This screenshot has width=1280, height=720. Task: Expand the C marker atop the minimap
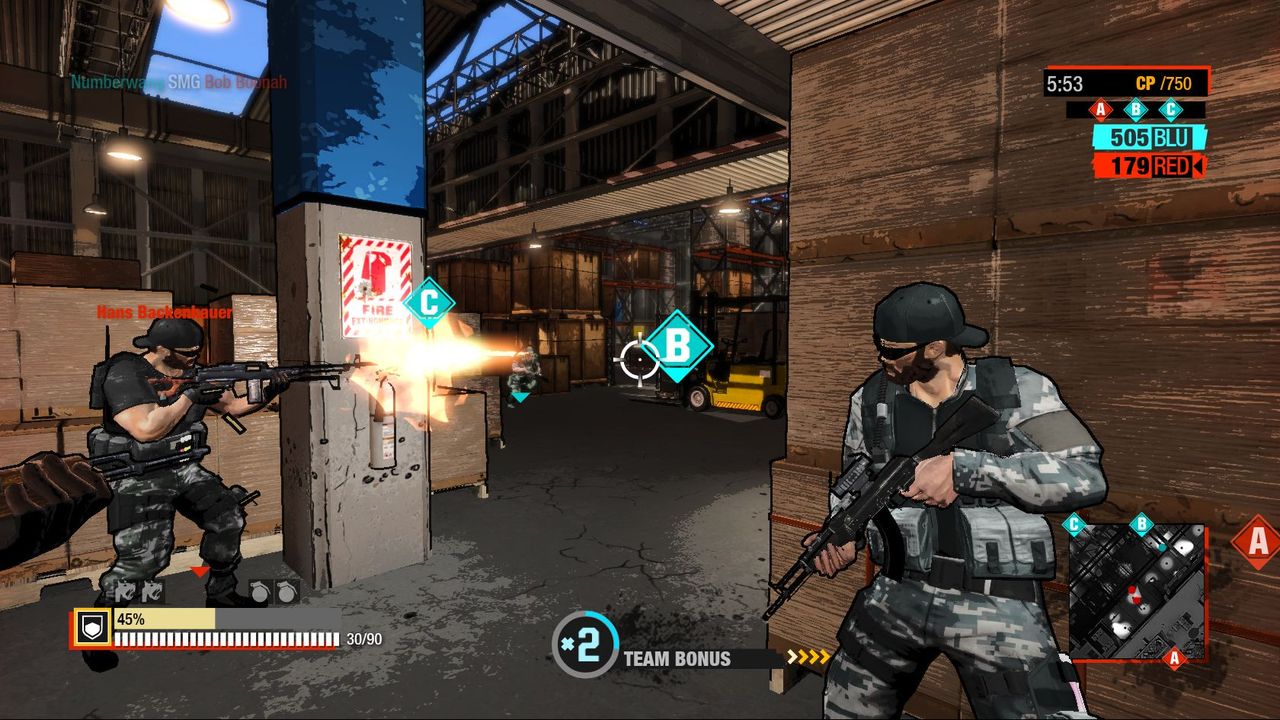[x=1075, y=523]
